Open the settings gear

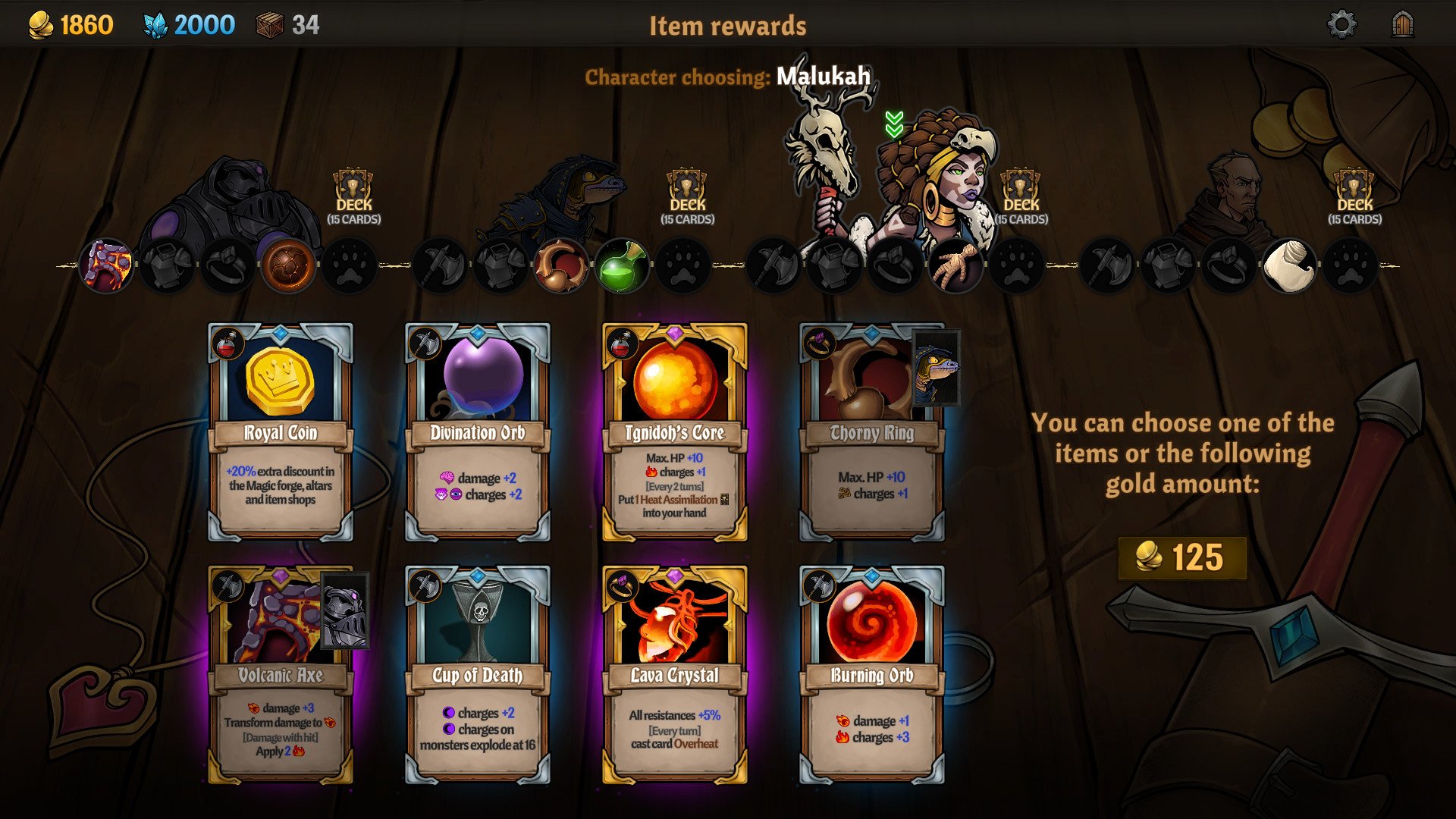pos(1341,25)
